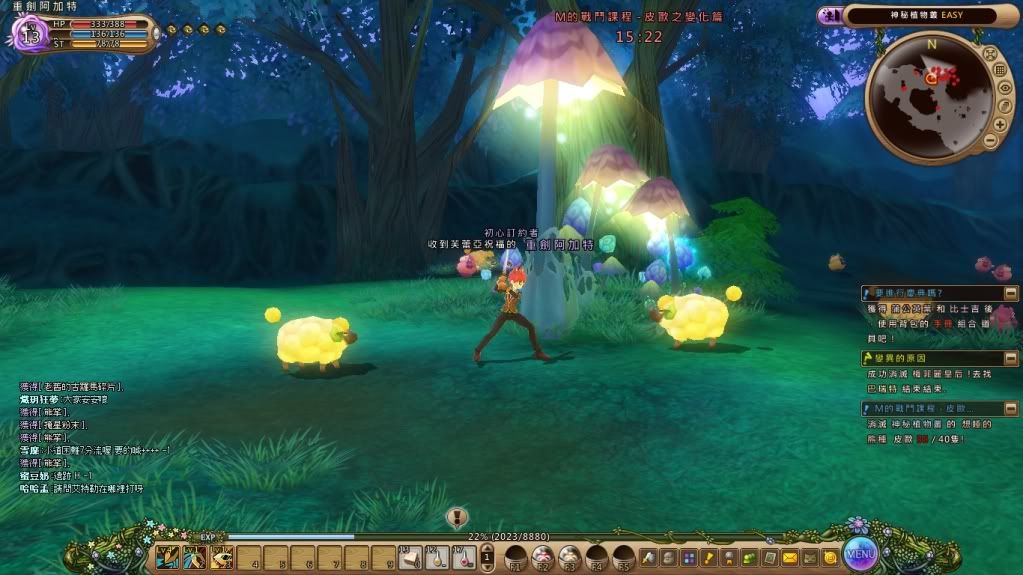
Task: Click the minimap zoom-in plus button
Action: [x=1000, y=123]
